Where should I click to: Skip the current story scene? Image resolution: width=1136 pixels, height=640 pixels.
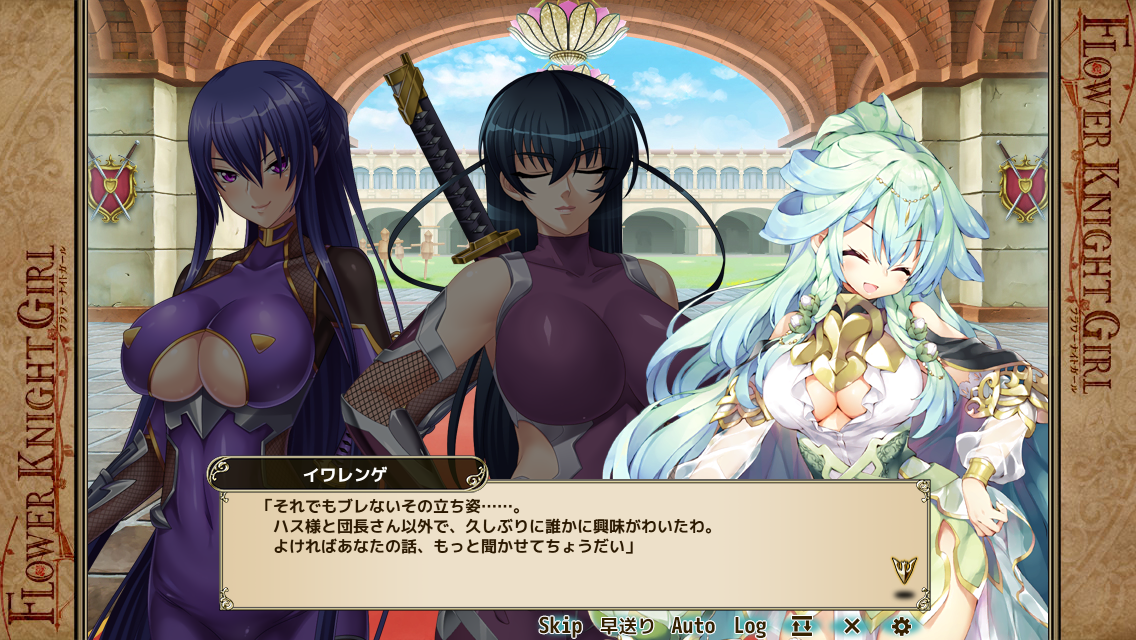point(560,626)
